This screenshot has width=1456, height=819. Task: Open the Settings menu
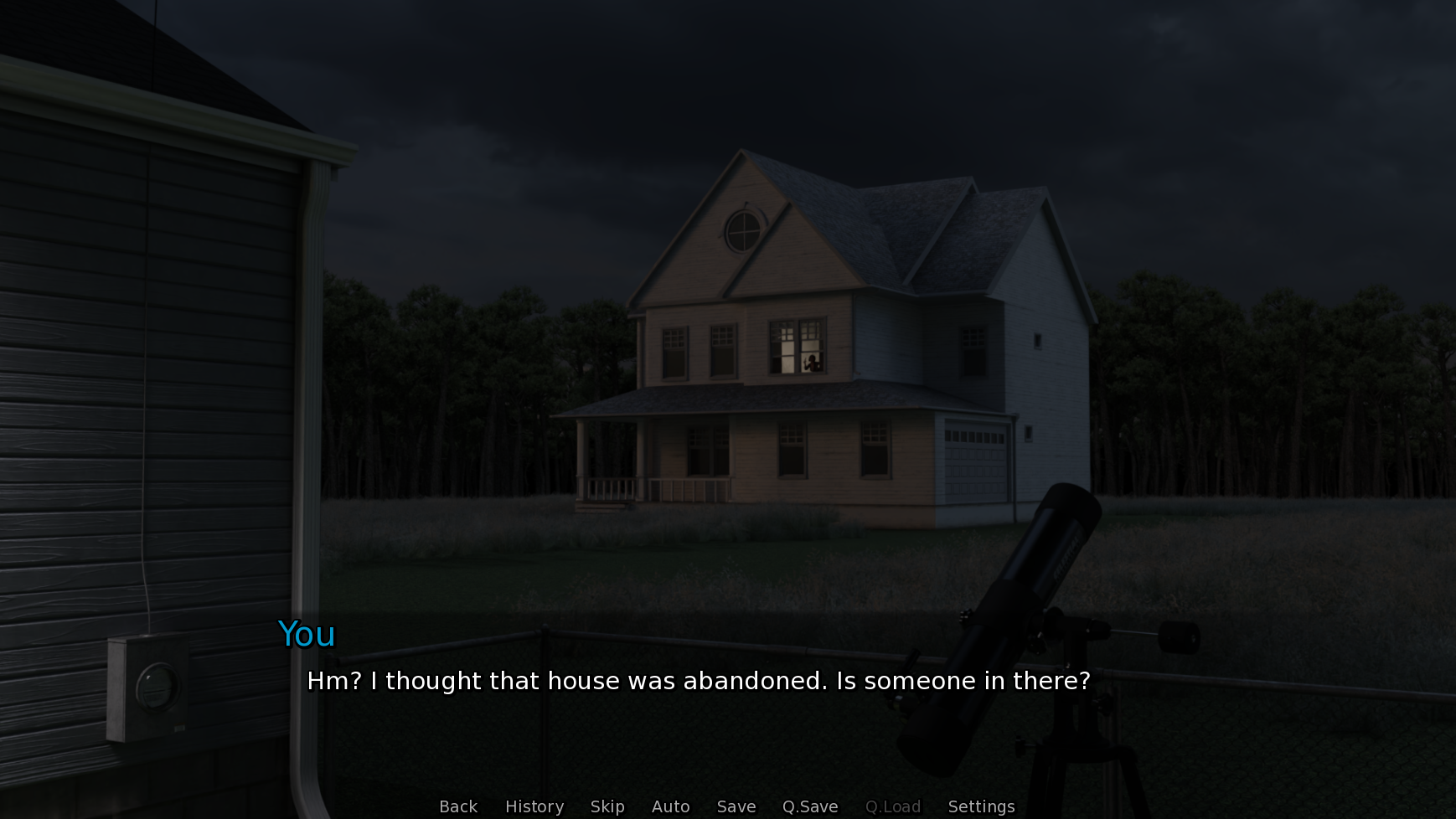tap(981, 806)
